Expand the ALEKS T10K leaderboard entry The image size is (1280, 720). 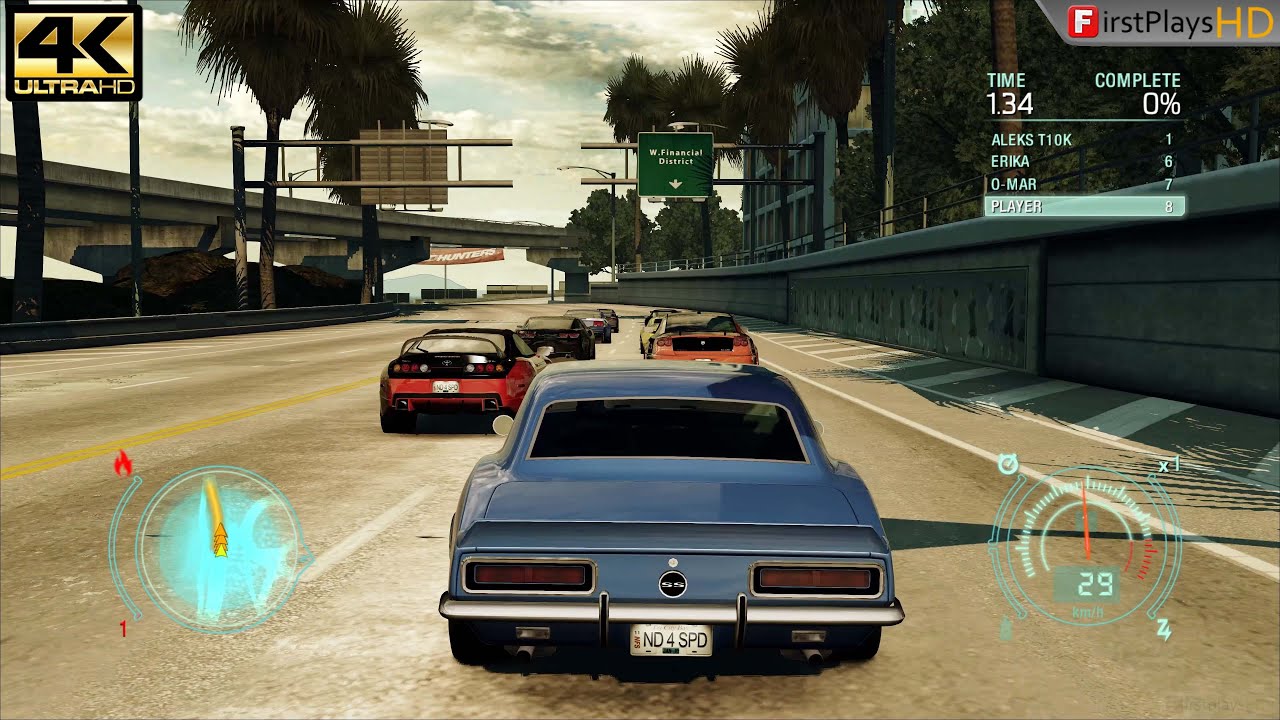point(1030,139)
